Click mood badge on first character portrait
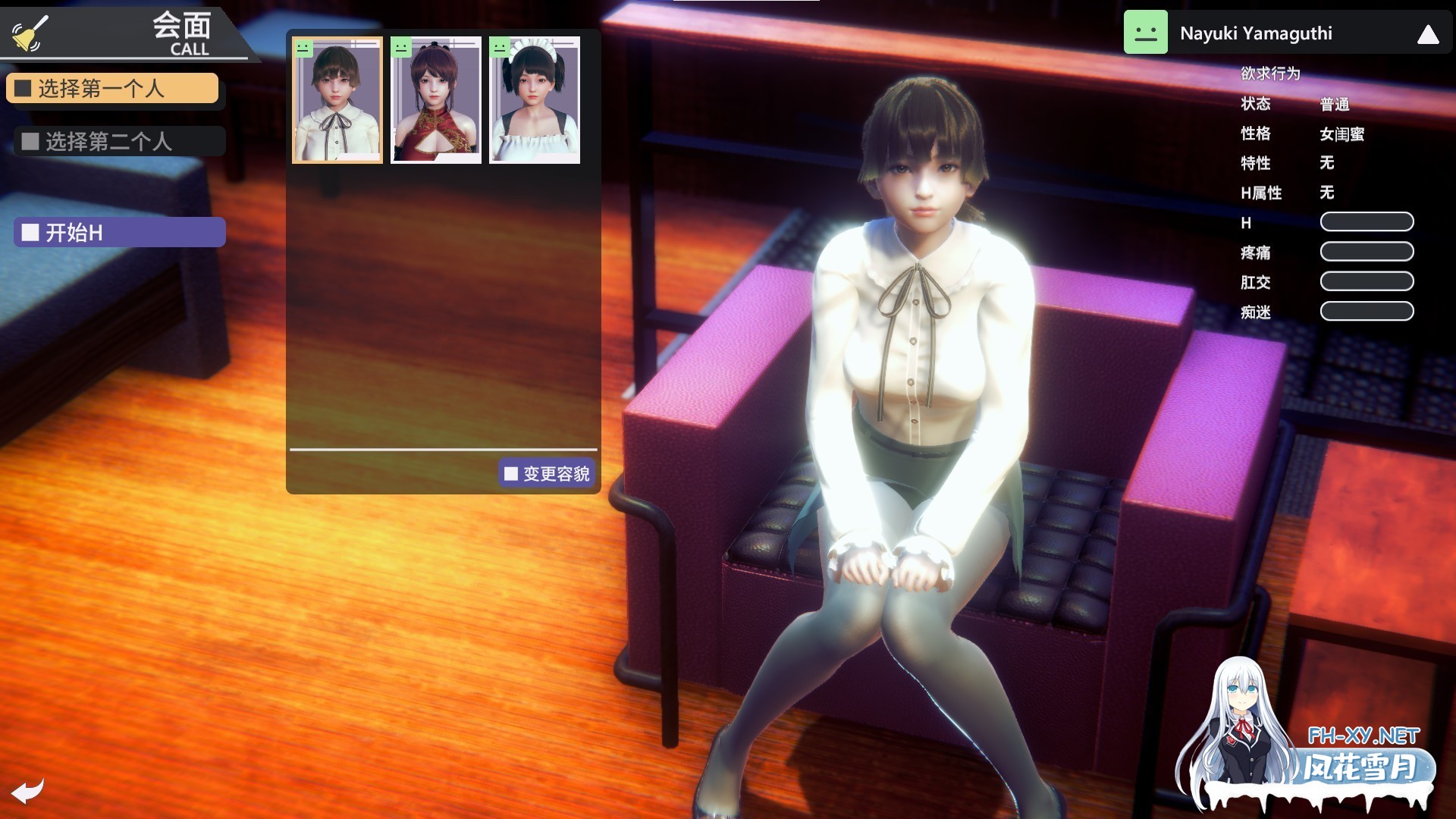 point(303,48)
